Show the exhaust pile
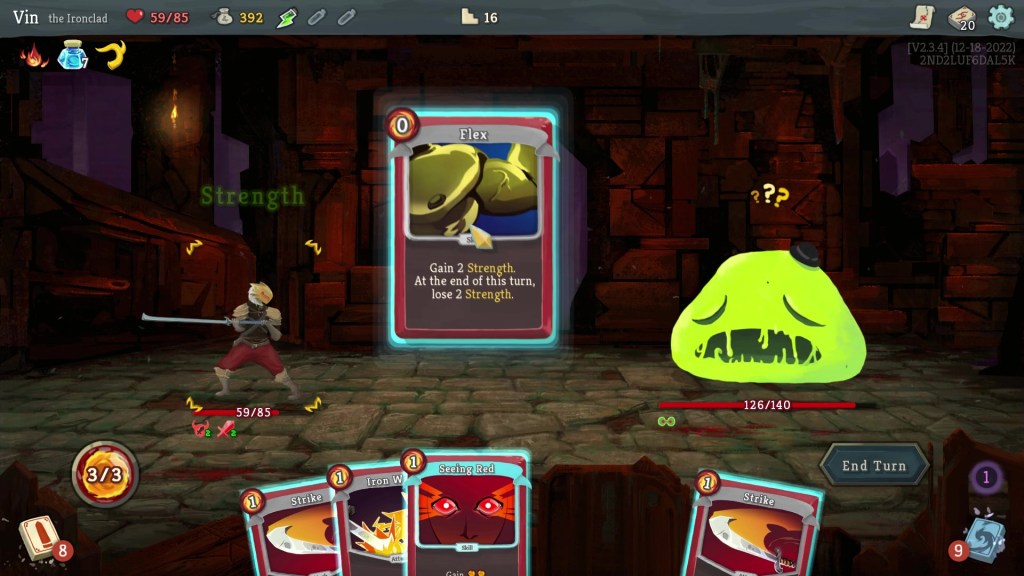This screenshot has width=1024, height=576. [985, 477]
